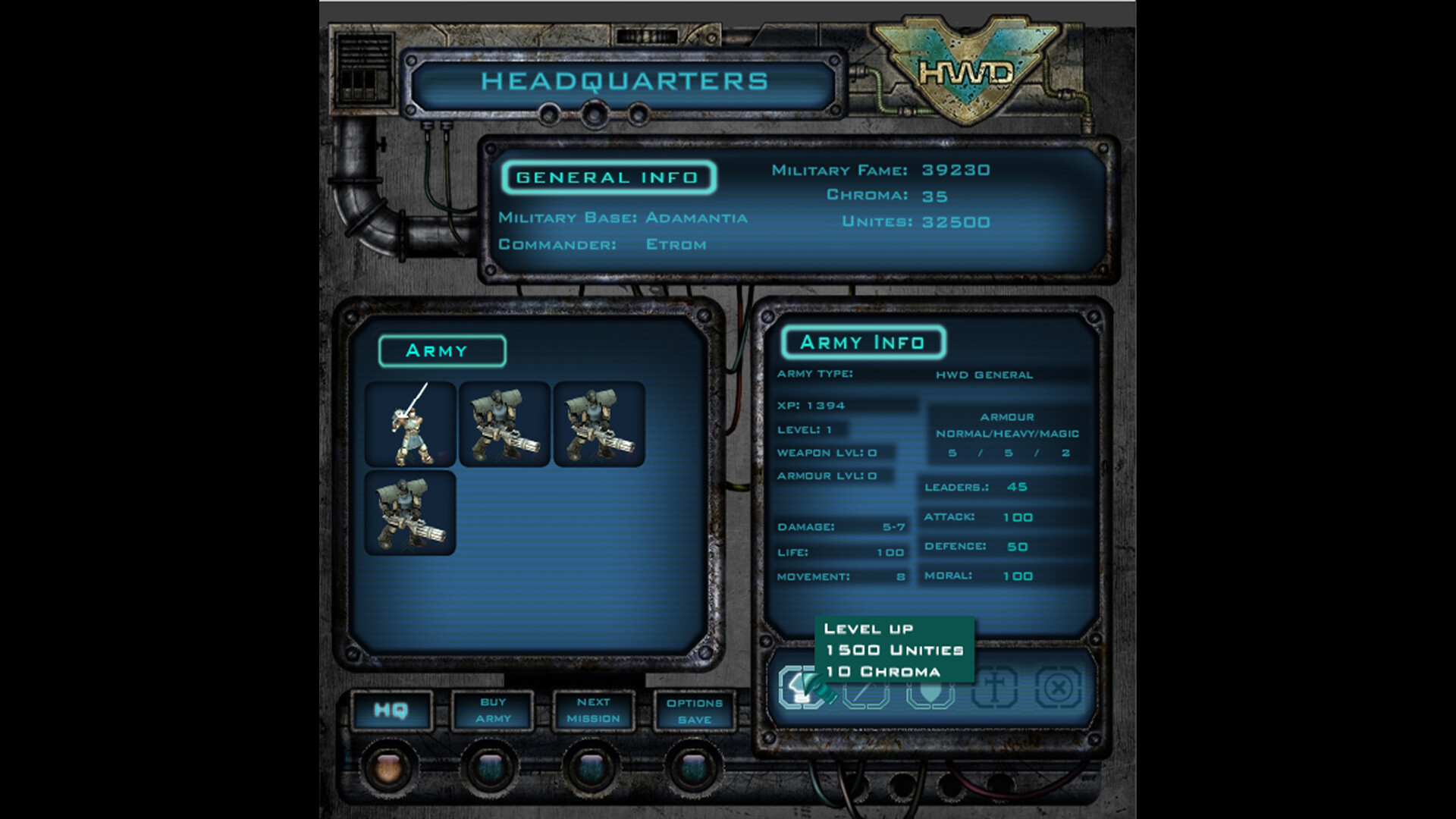Open the Army panel label
1456x819 pixels.
coord(442,350)
